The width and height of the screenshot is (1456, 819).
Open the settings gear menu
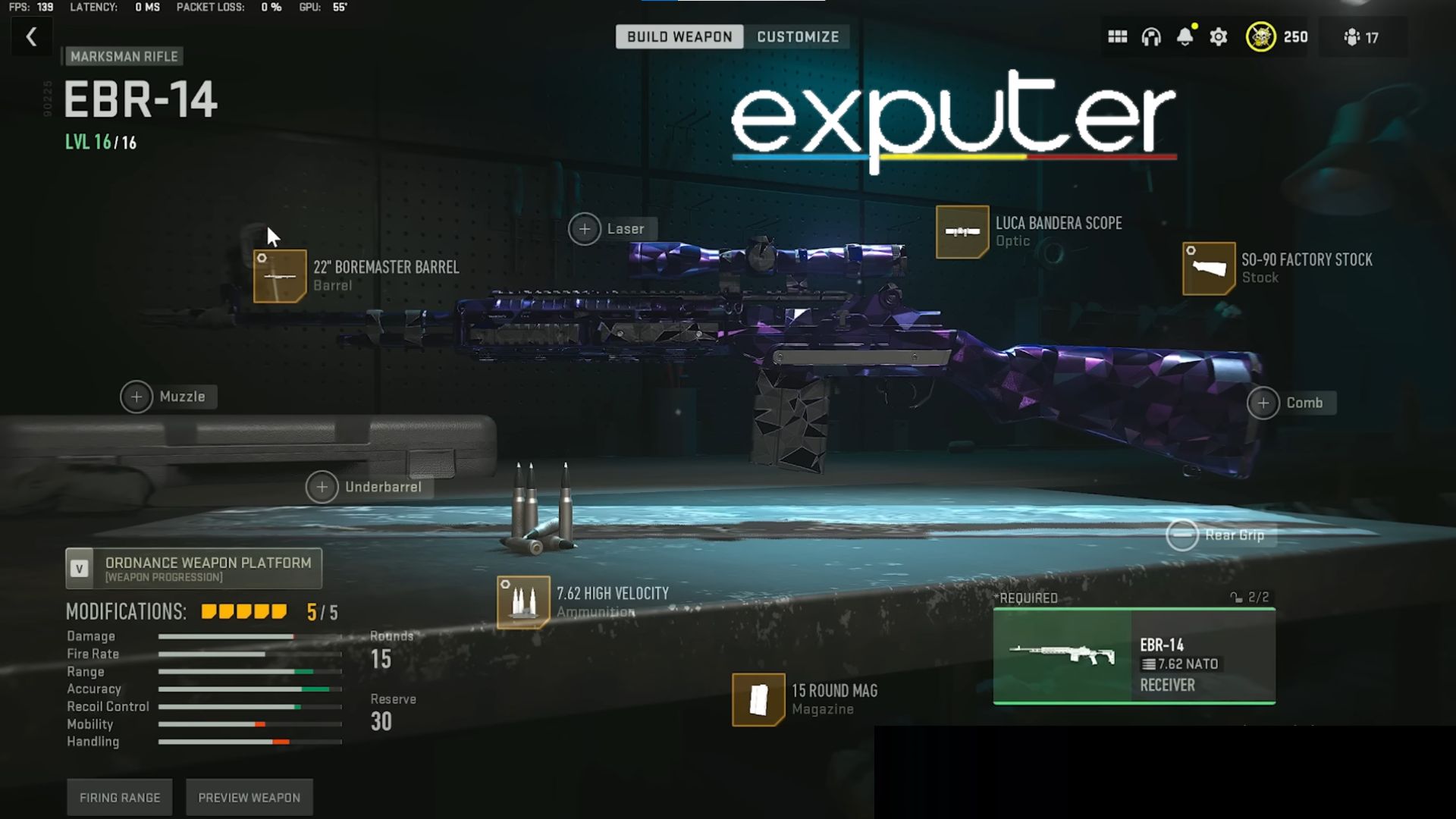1218,36
